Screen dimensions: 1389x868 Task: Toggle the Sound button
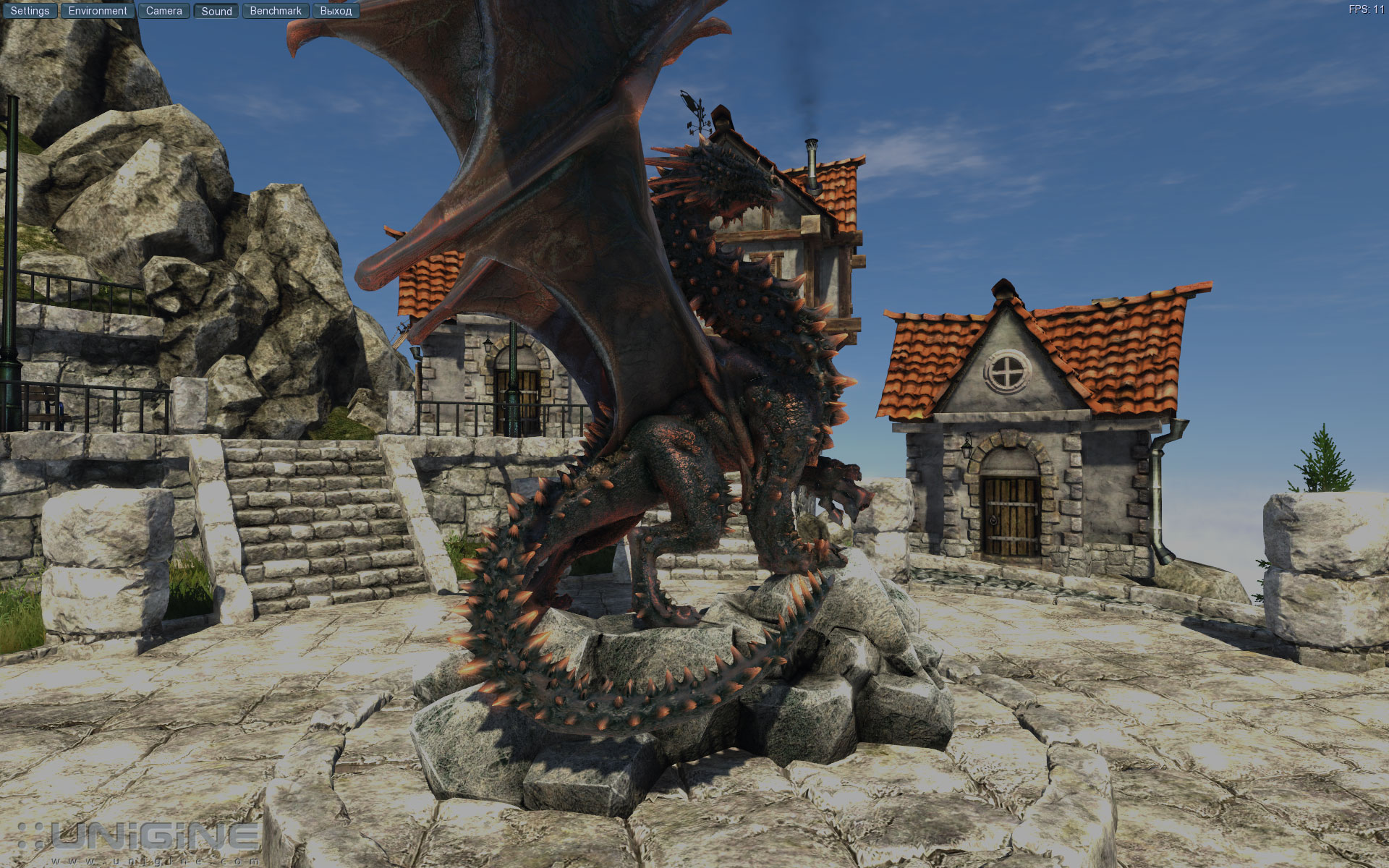point(216,11)
